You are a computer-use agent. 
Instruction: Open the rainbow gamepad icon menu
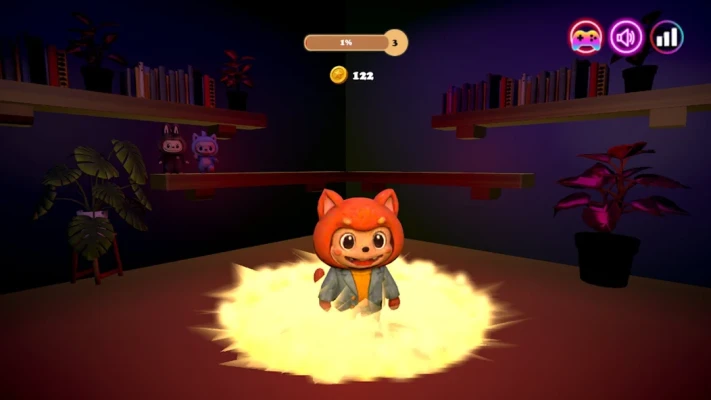click(x=586, y=37)
